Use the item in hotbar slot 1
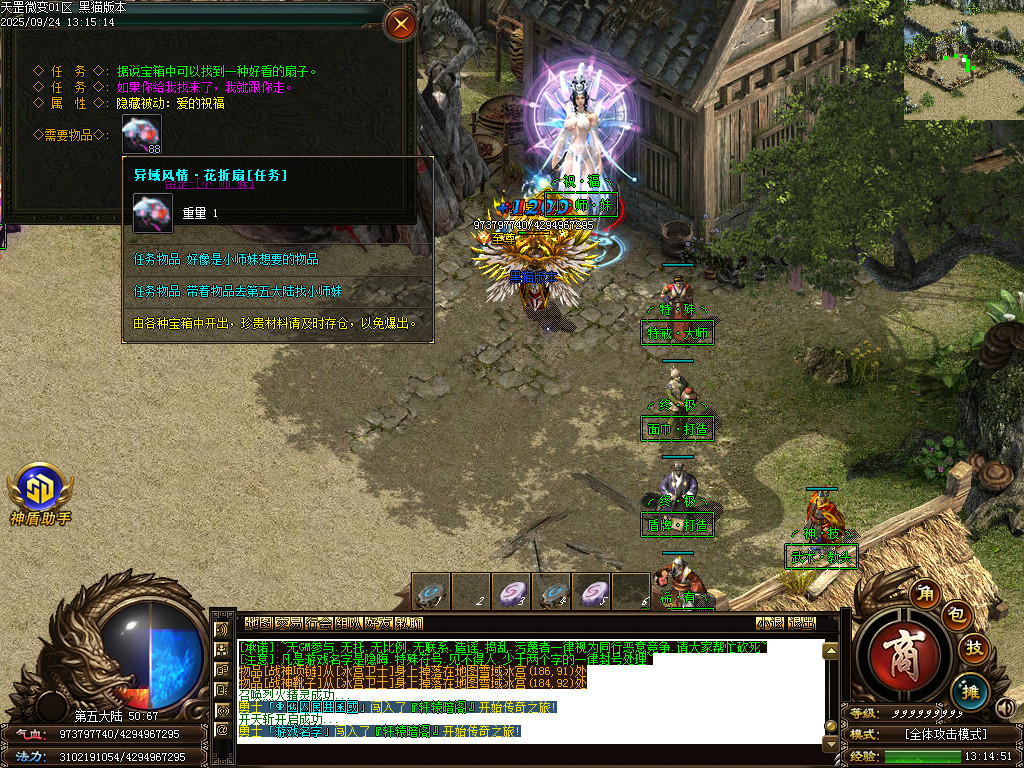1024x768 pixels. (431, 591)
